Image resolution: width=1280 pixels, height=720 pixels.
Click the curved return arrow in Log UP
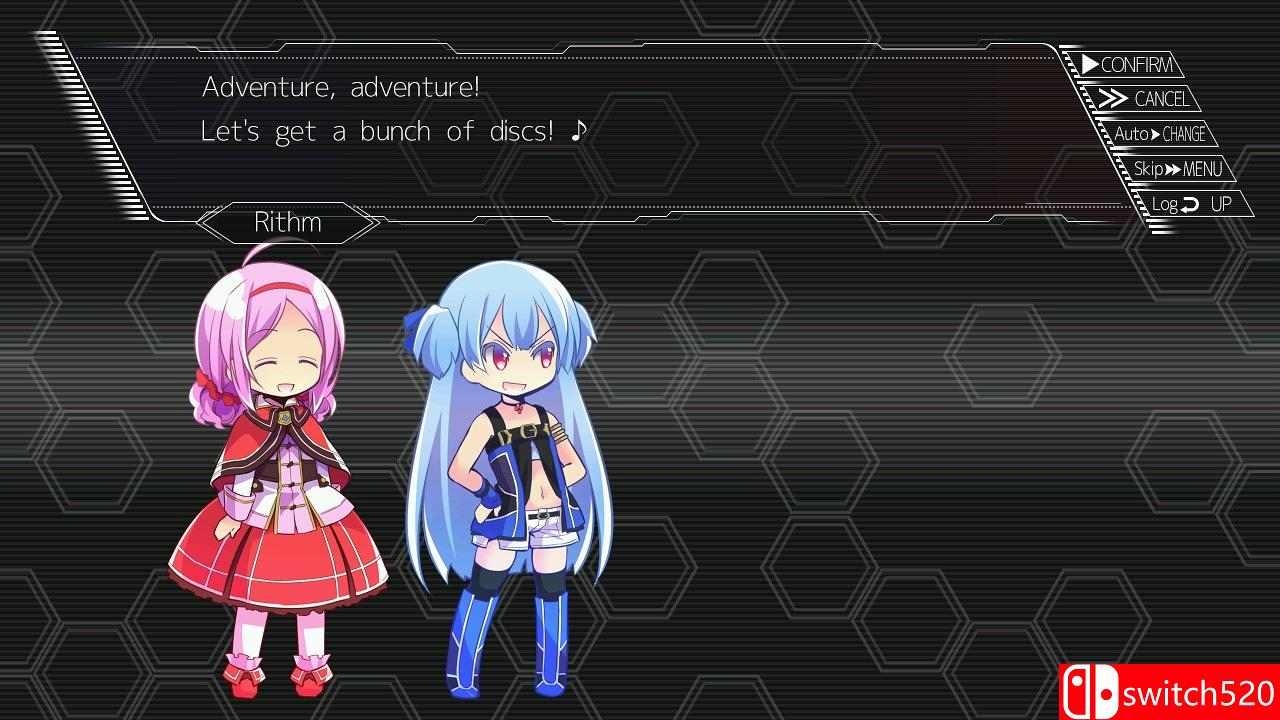pos(1190,203)
